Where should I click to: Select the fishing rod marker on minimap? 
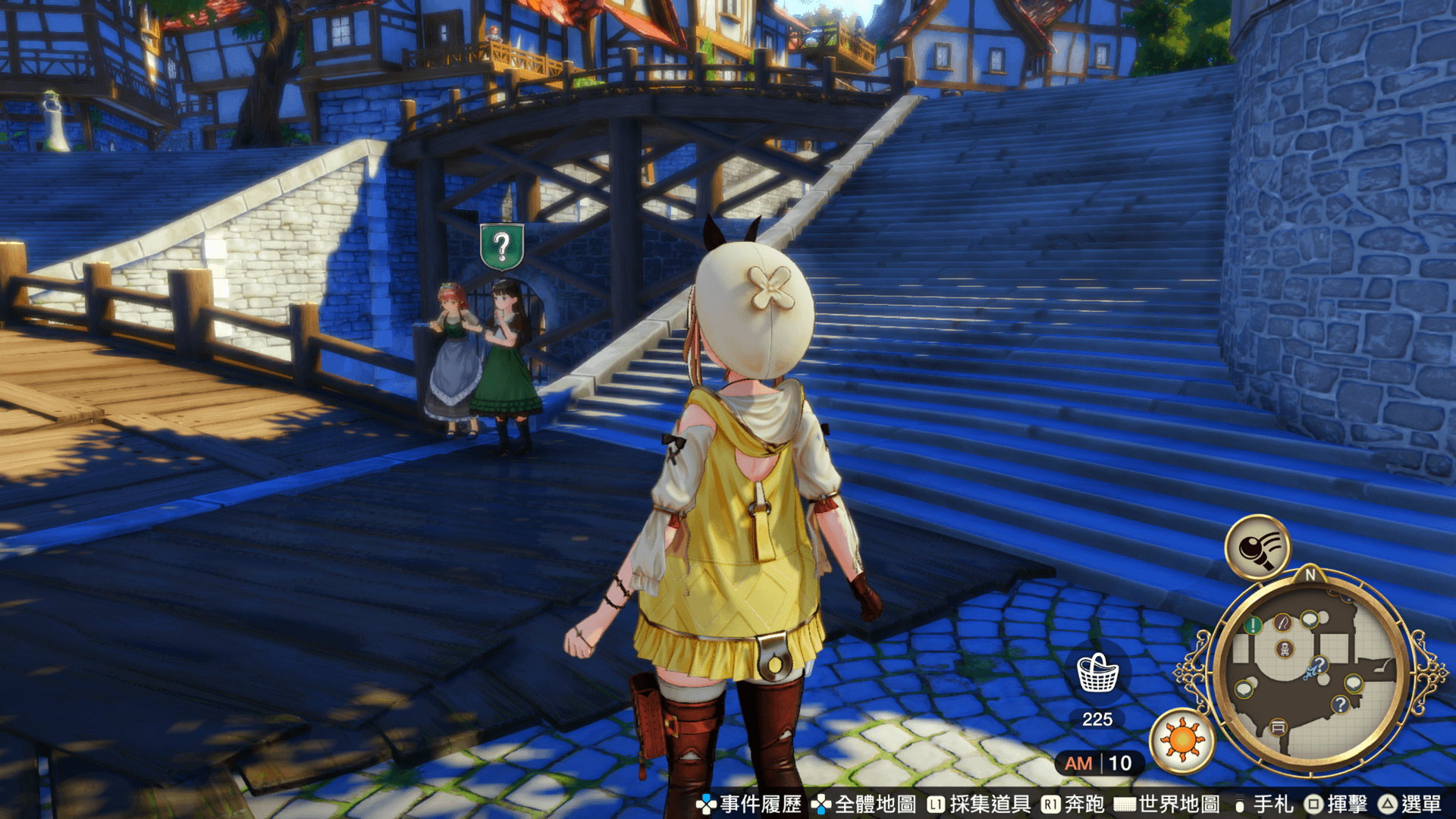click(x=1282, y=623)
